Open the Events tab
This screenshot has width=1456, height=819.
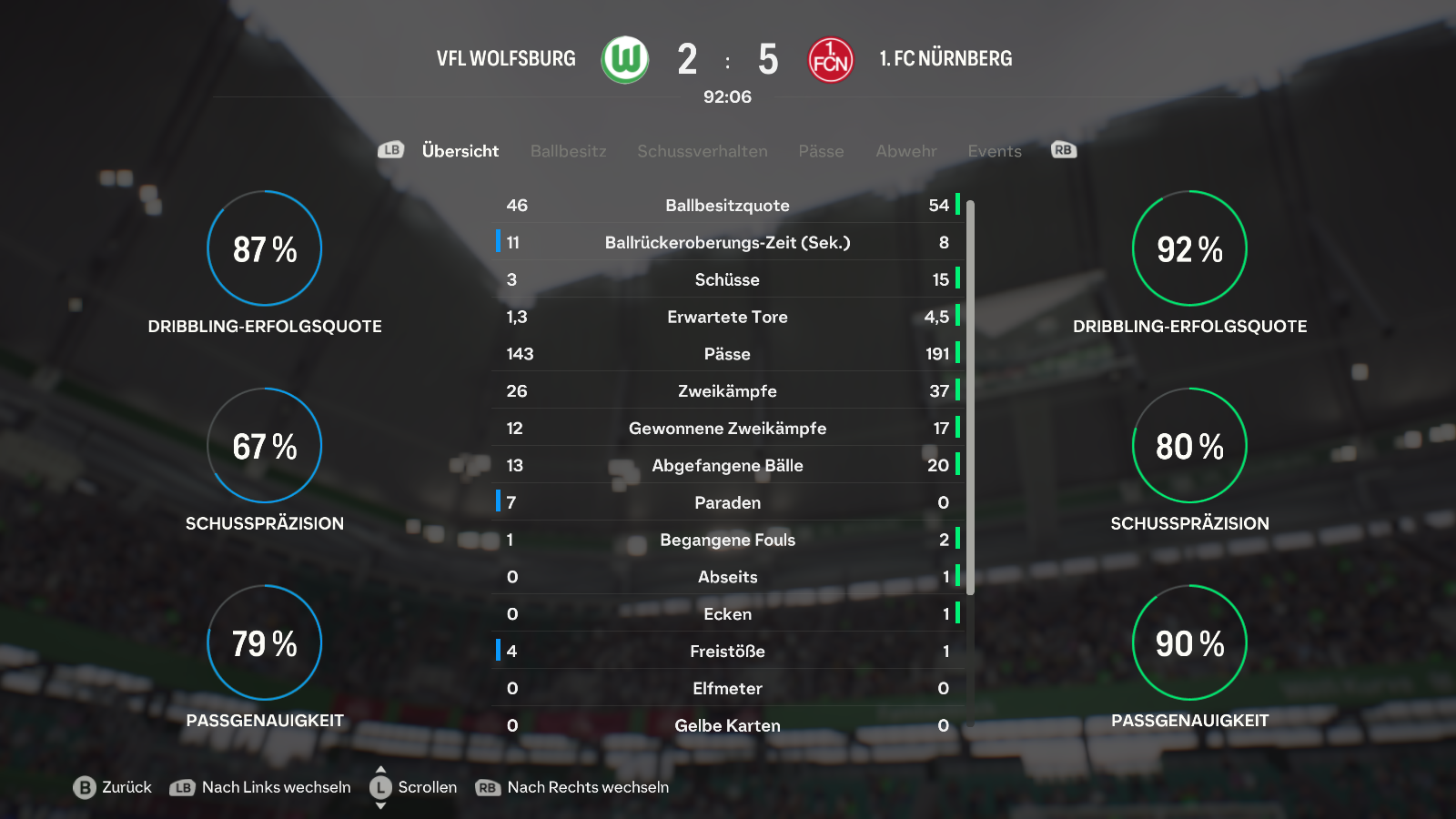tap(994, 151)
